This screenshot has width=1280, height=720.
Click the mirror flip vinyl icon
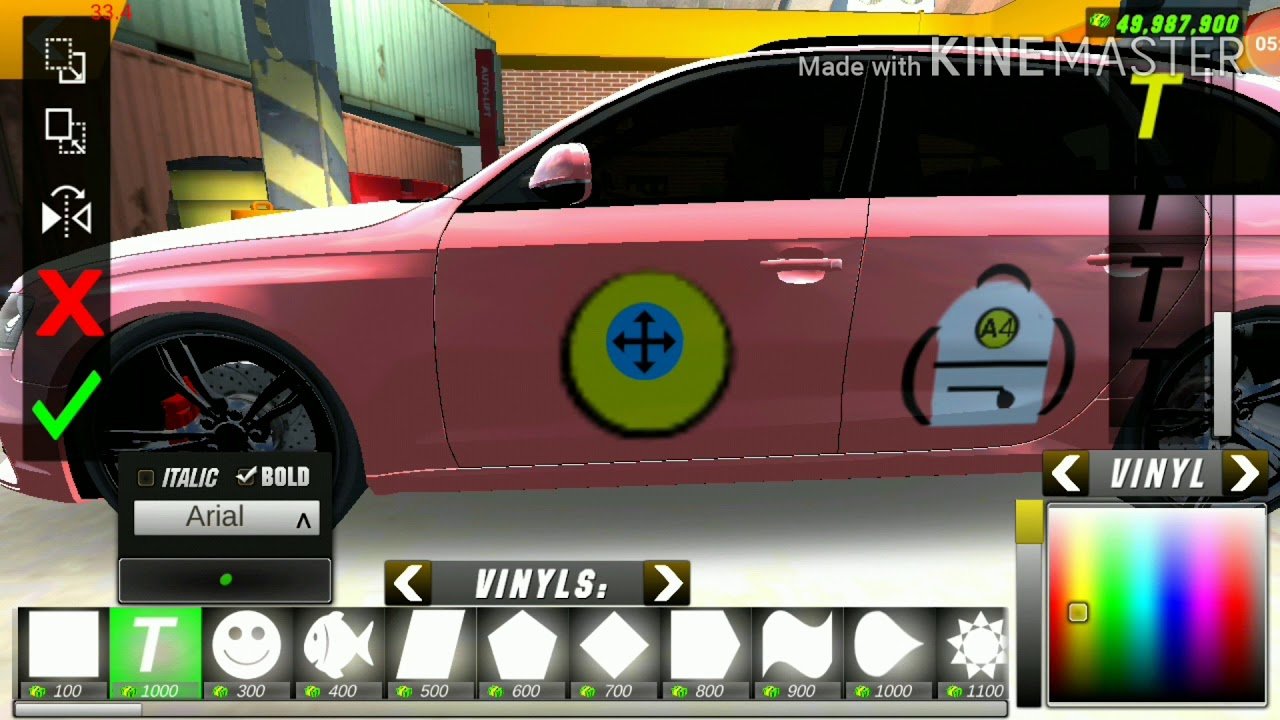pos(66,213)
